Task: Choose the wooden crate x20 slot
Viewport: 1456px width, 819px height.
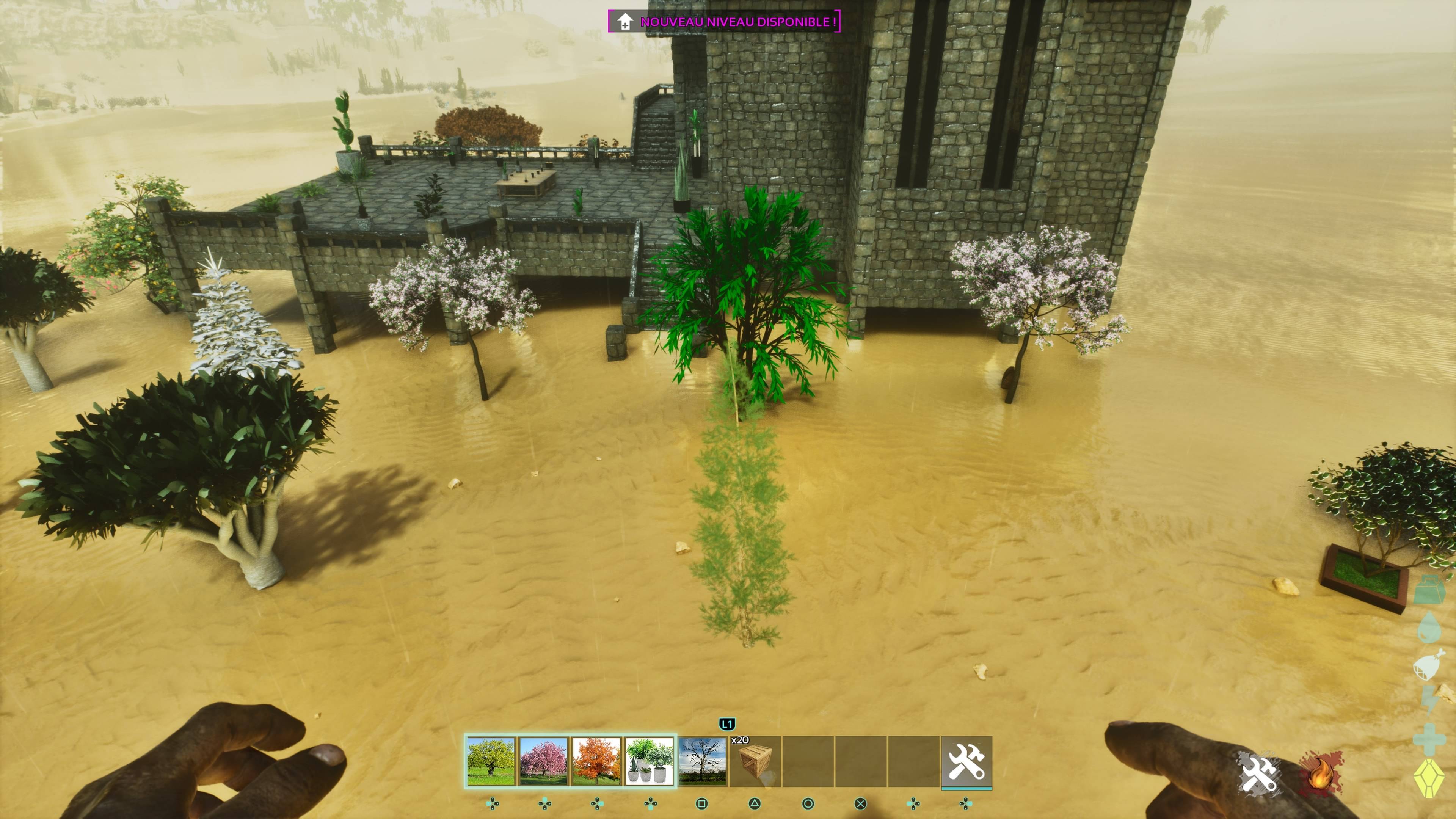Action: click(x=755, y=761)
